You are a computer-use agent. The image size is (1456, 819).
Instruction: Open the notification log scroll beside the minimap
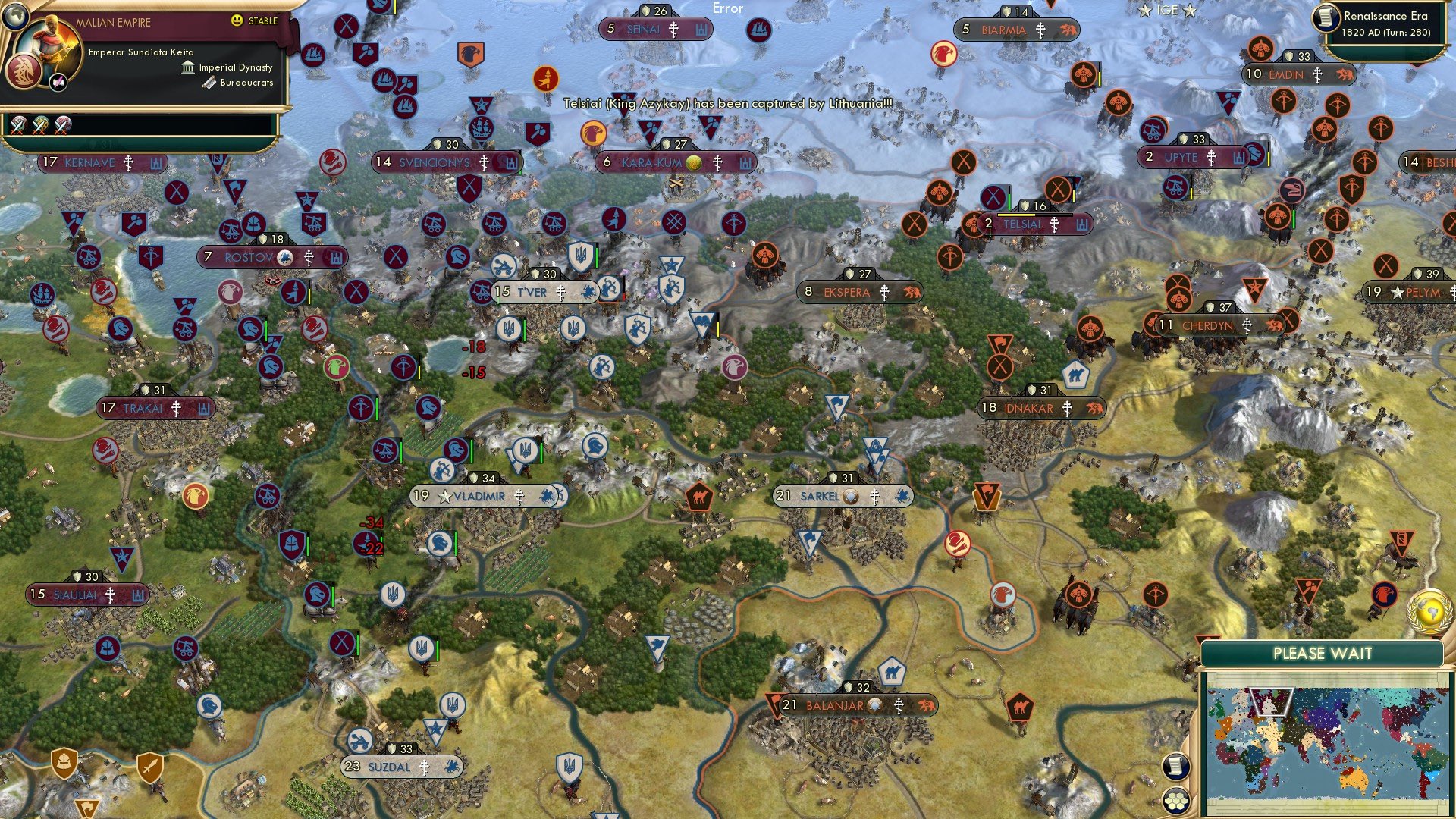(1175, 767)
